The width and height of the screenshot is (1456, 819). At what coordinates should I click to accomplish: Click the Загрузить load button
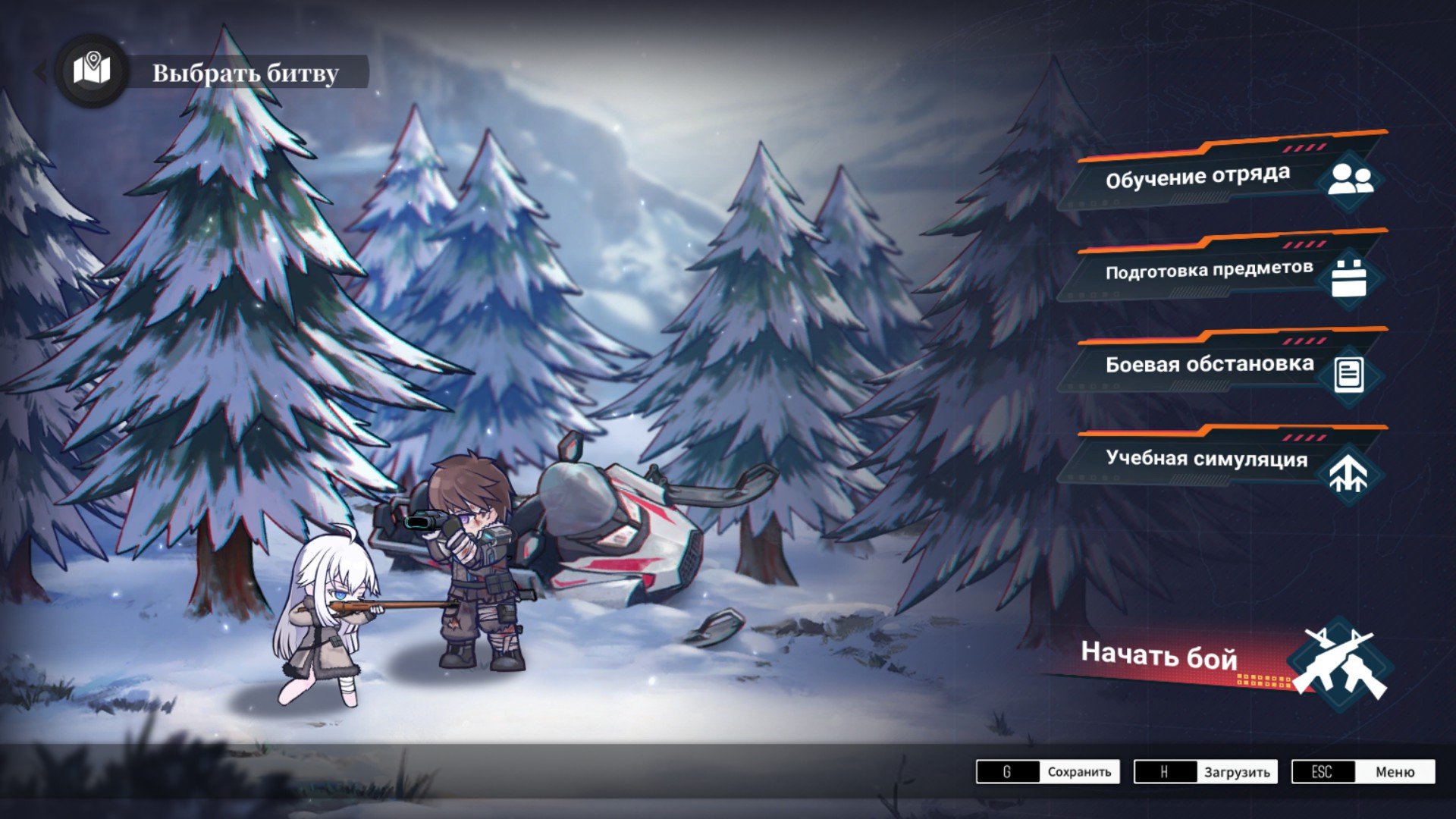coord(1205,772)
